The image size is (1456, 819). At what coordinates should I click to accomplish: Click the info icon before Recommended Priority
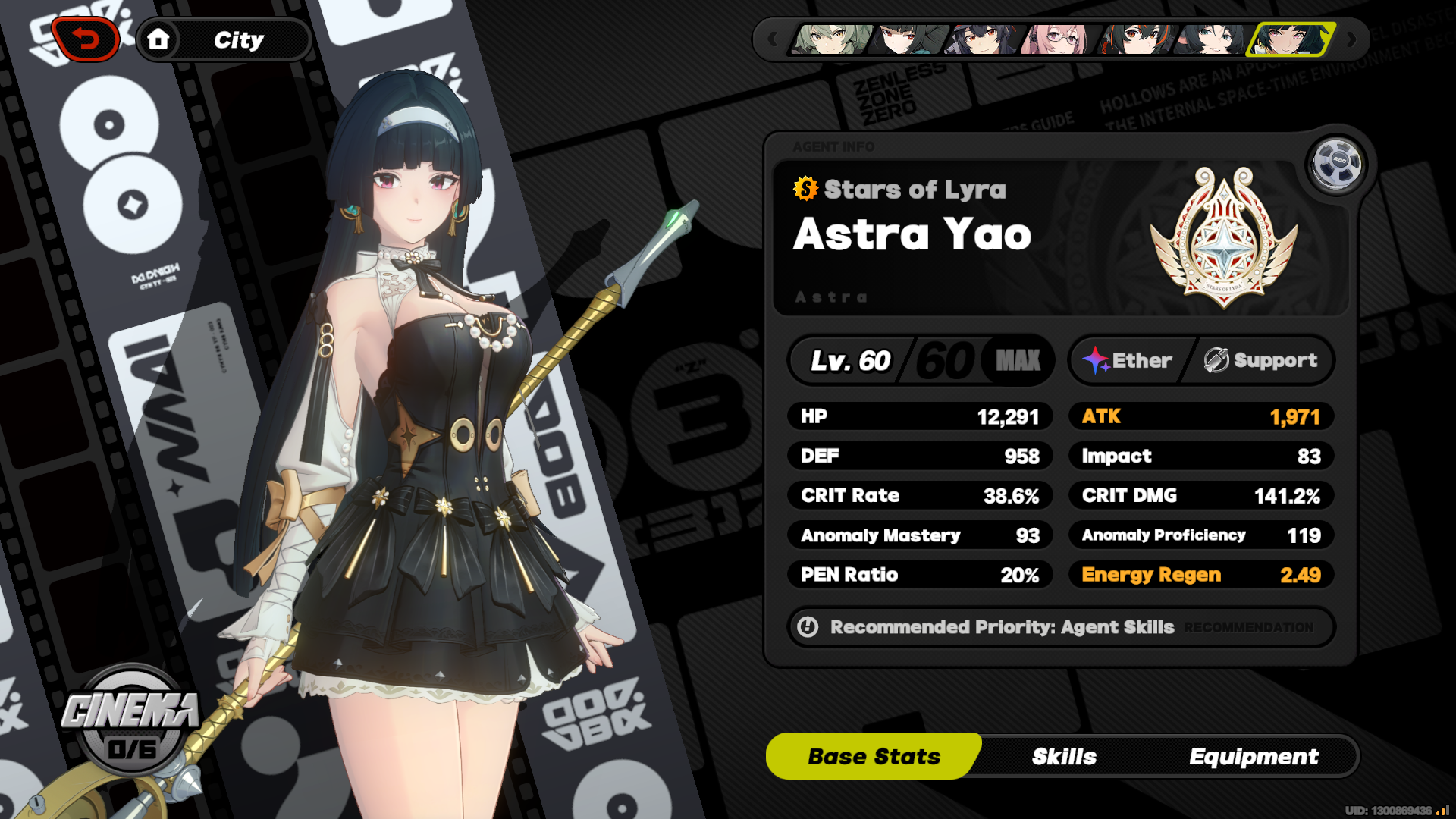tap(807, 627)
